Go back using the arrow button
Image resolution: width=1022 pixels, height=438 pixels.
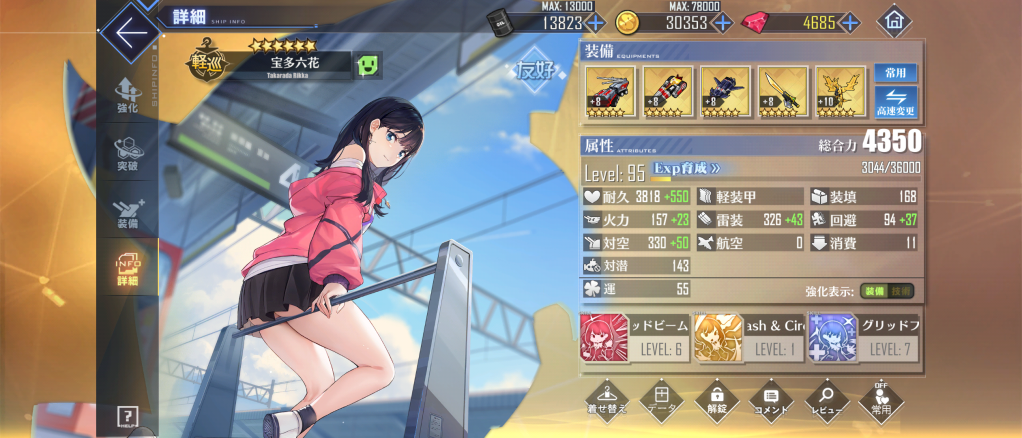tap(130, 30)
